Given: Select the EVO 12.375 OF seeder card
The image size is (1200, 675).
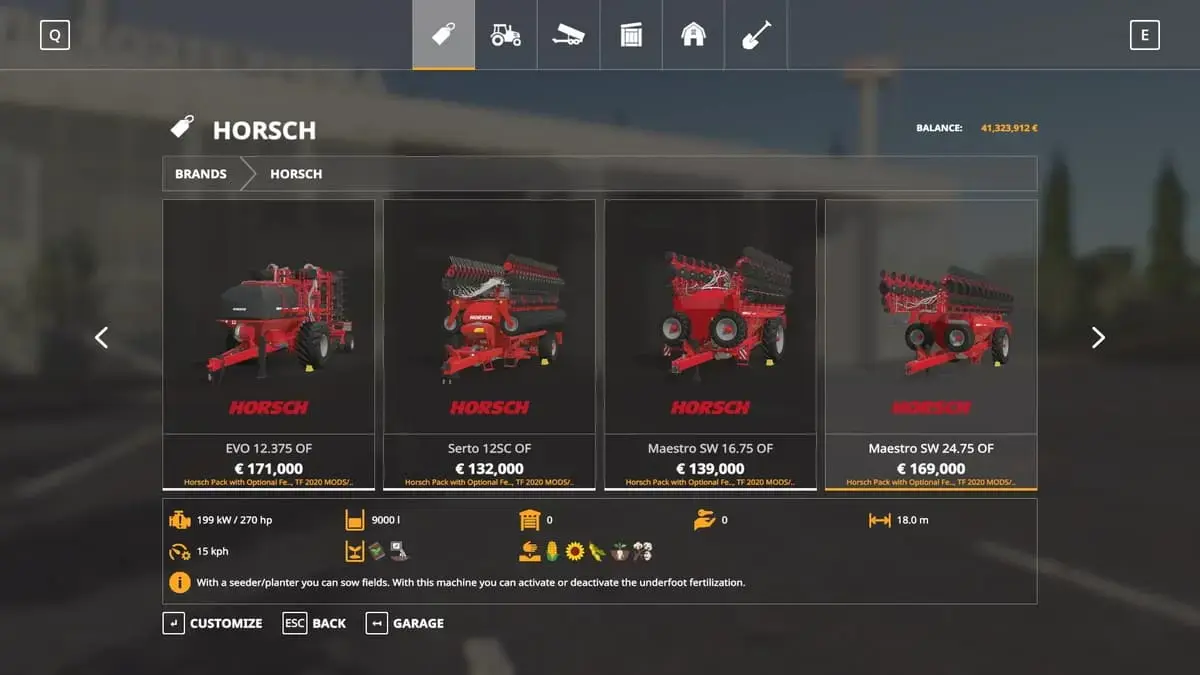Looking at the screenshot, I should pos(268,343).
